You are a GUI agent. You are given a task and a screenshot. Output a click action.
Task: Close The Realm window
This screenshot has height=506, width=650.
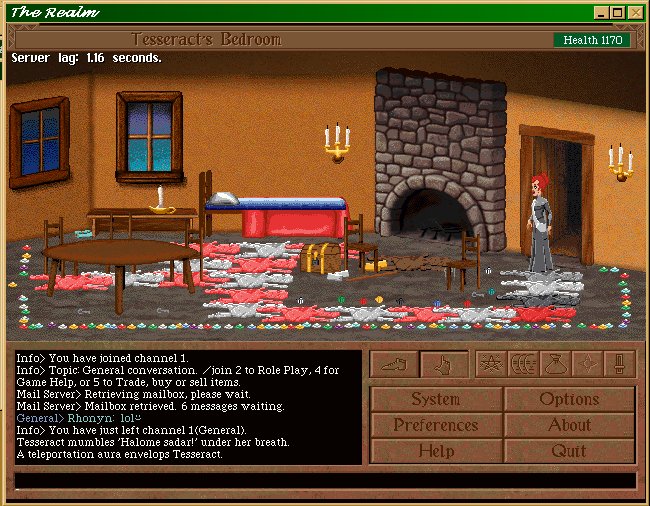coord(635,12)
